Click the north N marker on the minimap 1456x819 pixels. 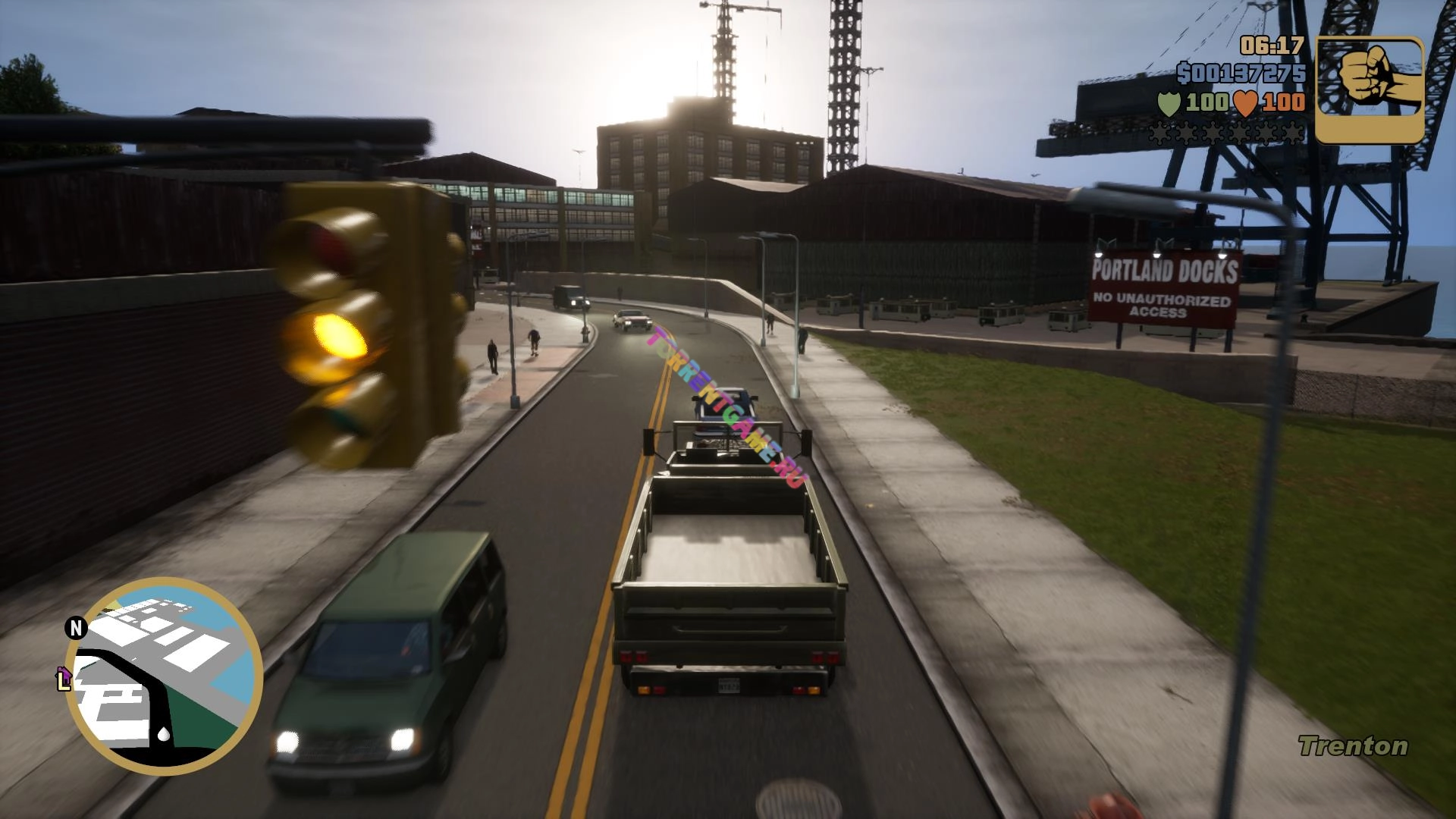75,627
